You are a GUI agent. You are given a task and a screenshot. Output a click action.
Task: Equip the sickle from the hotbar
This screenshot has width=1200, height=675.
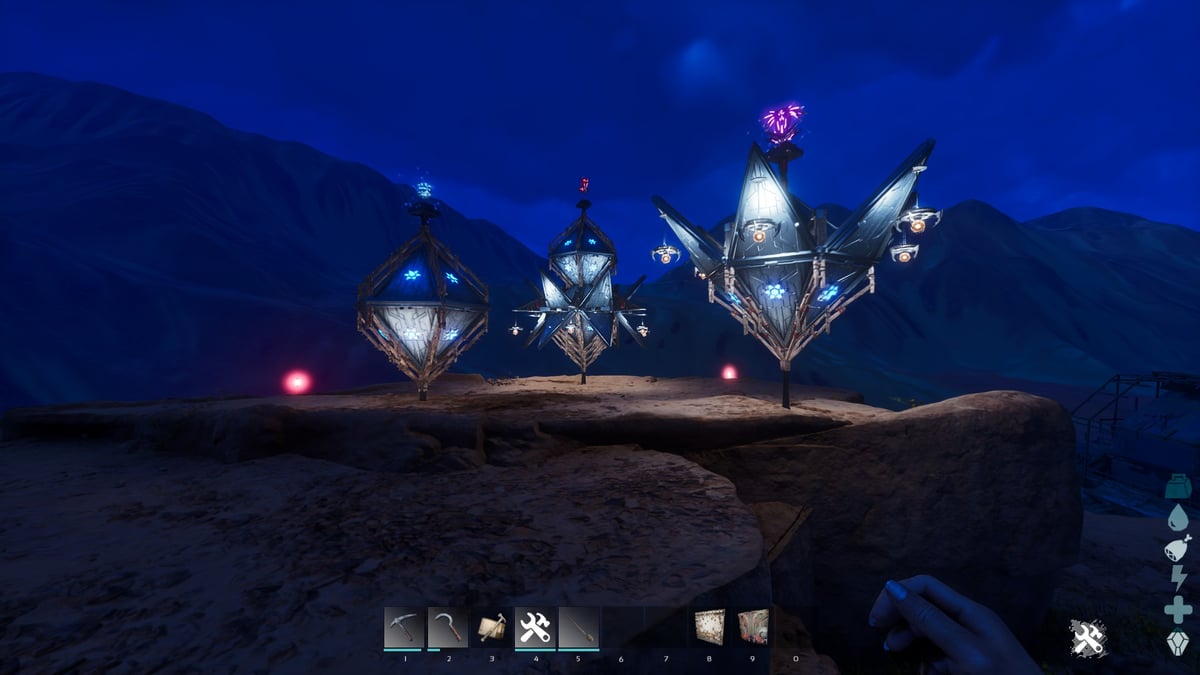click(x=447, y=628)
